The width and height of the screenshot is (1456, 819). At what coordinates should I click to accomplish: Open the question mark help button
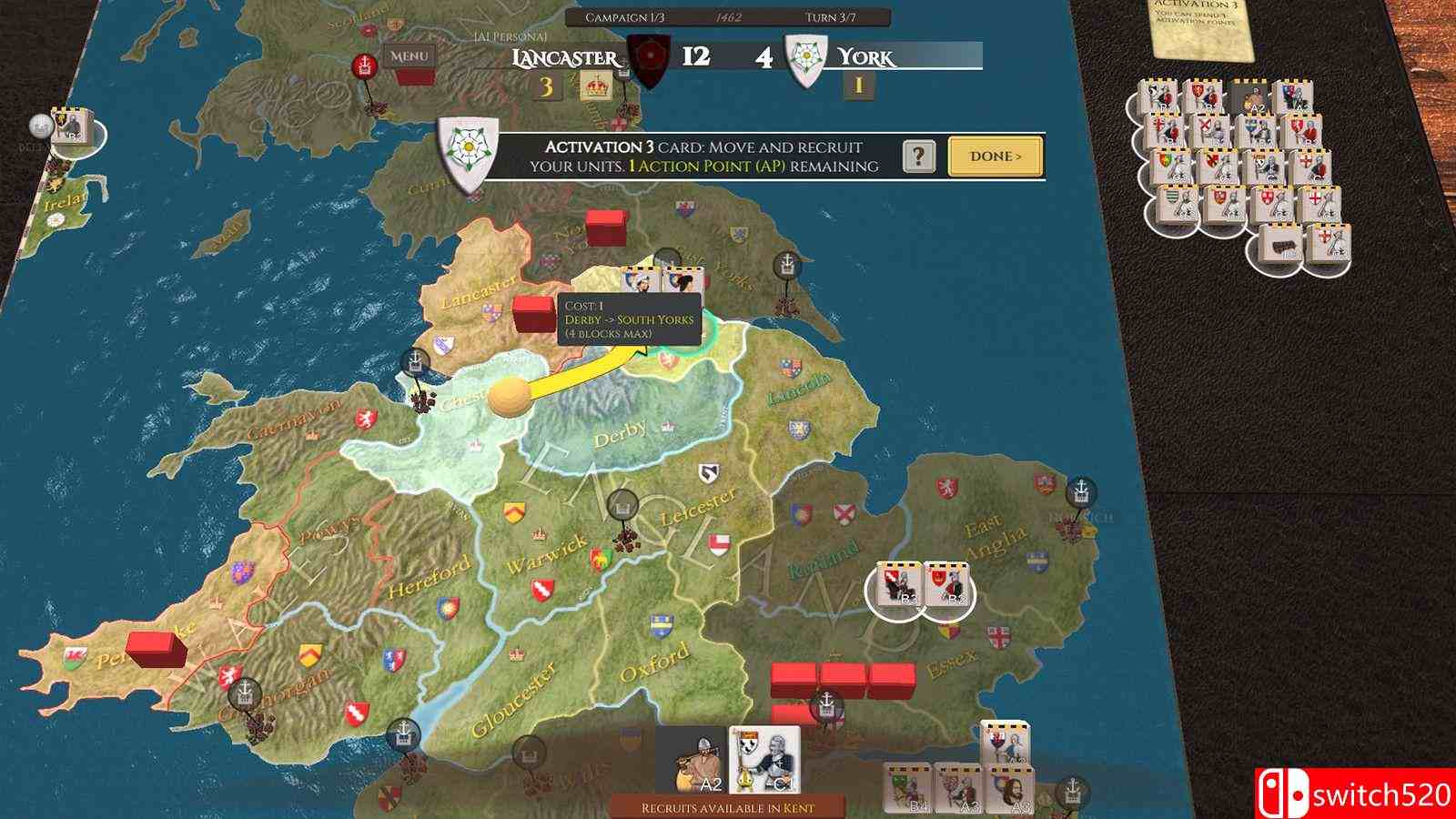pyautogui.click(x=919, y=157)
